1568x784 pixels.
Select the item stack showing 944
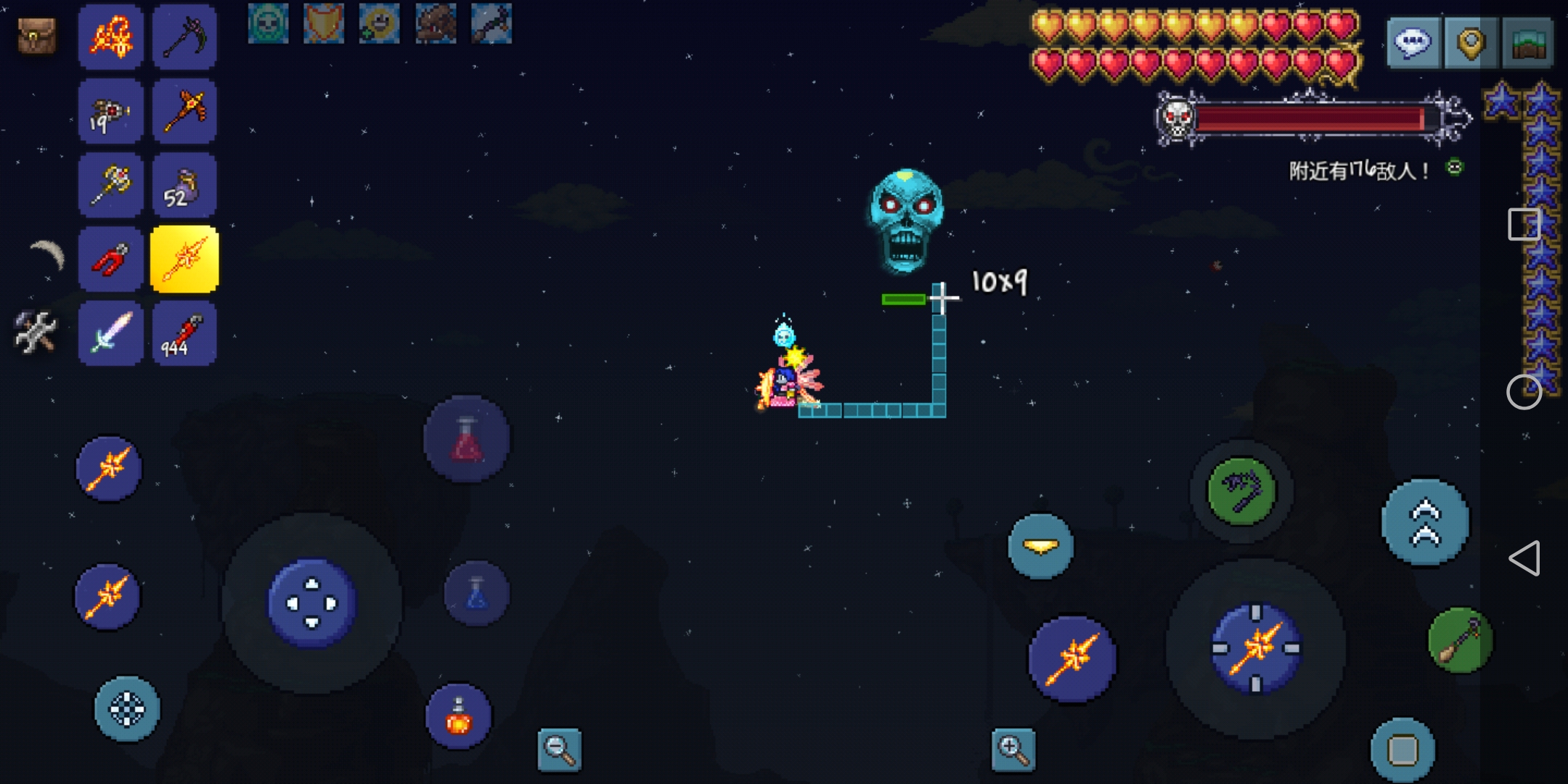click(184, 333)
